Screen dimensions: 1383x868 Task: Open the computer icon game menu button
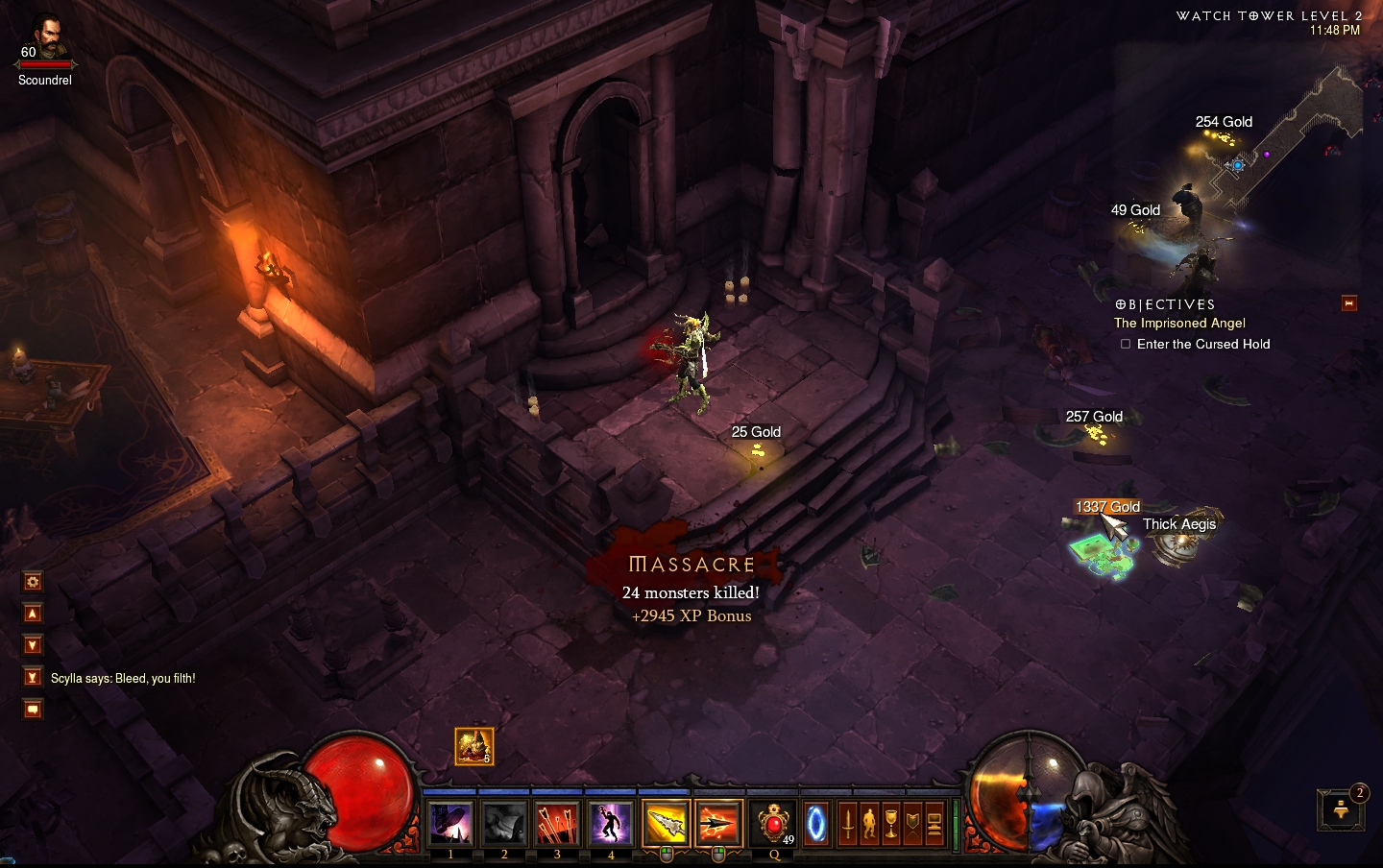[x=934, y=824]
